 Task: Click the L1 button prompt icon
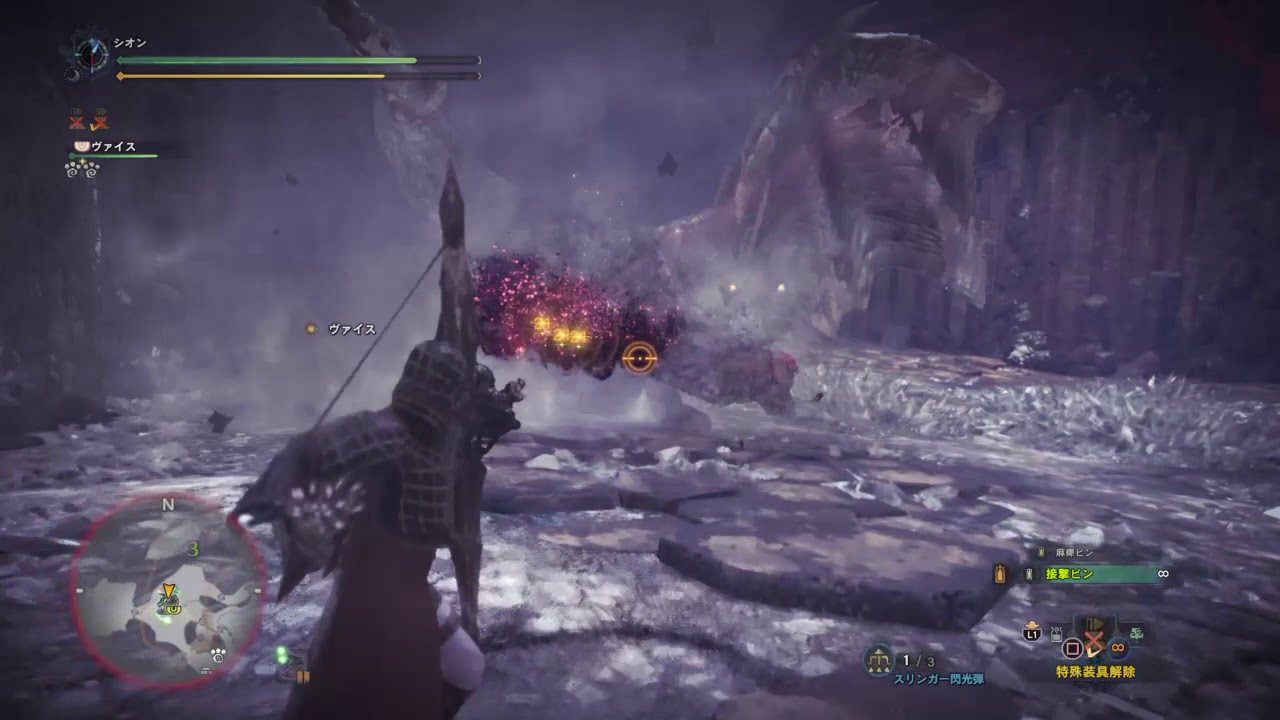tap(1031, 635)
